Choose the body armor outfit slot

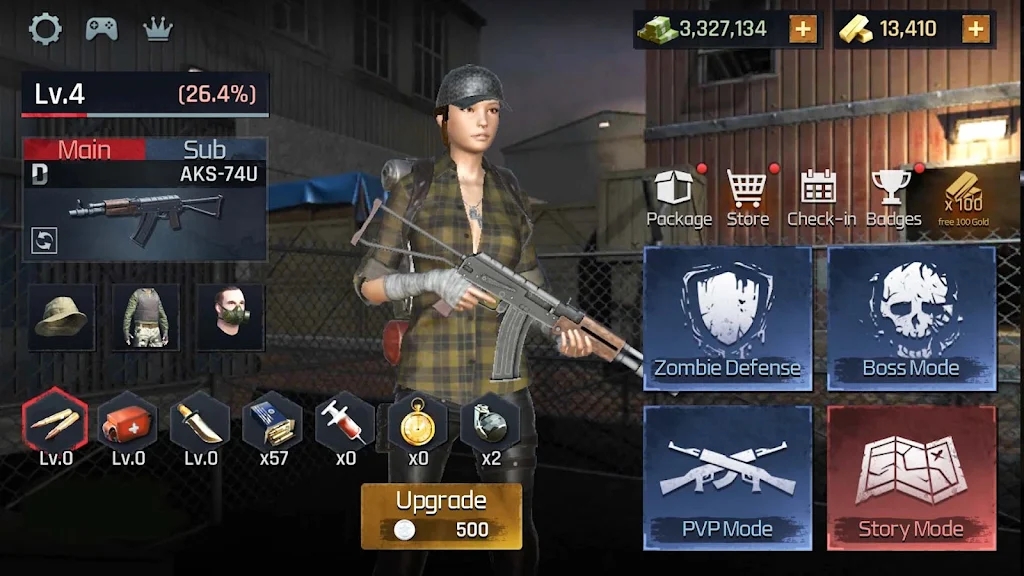click(x=146, y=317)
